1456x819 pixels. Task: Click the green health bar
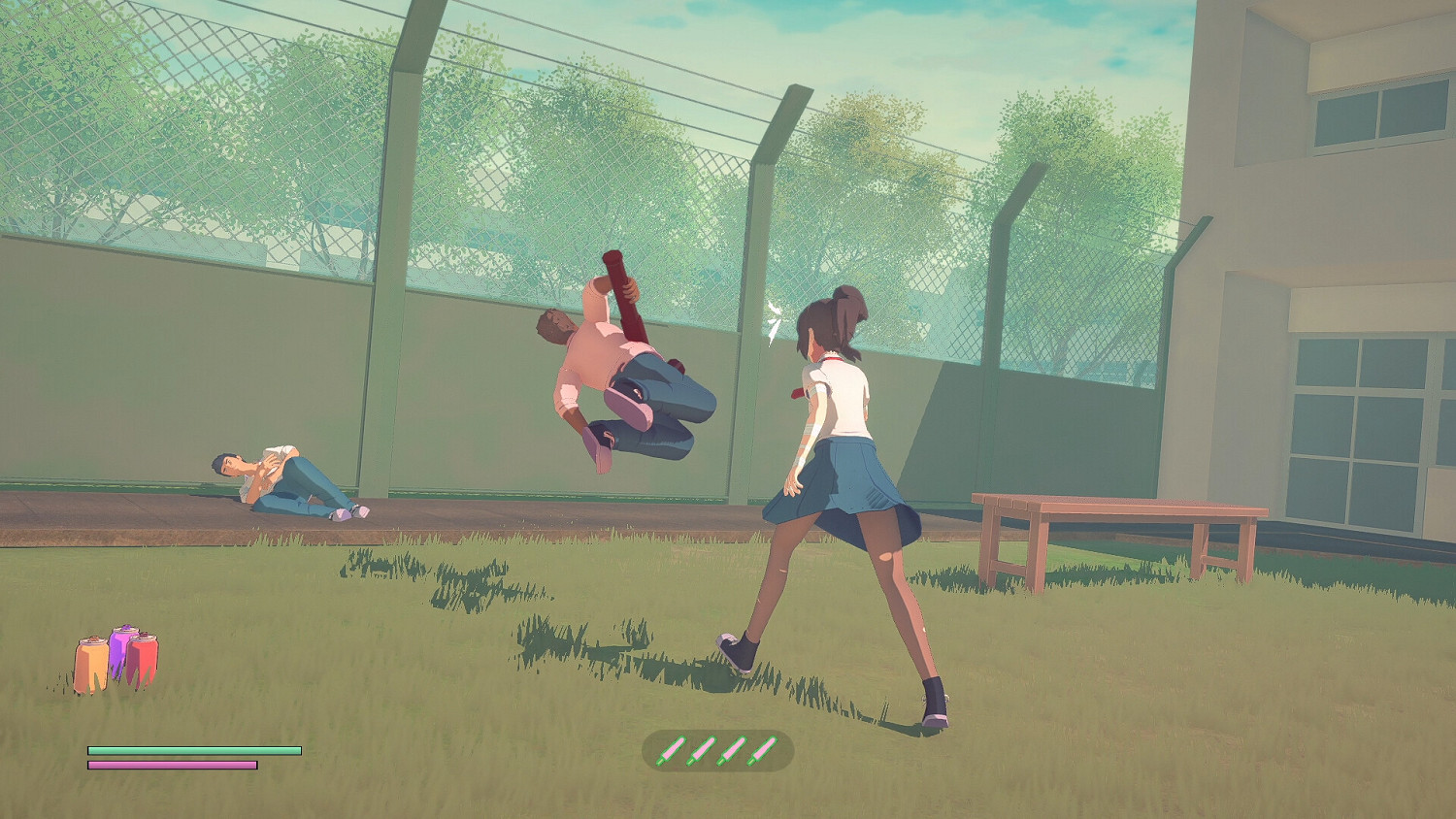pos(194,751)
